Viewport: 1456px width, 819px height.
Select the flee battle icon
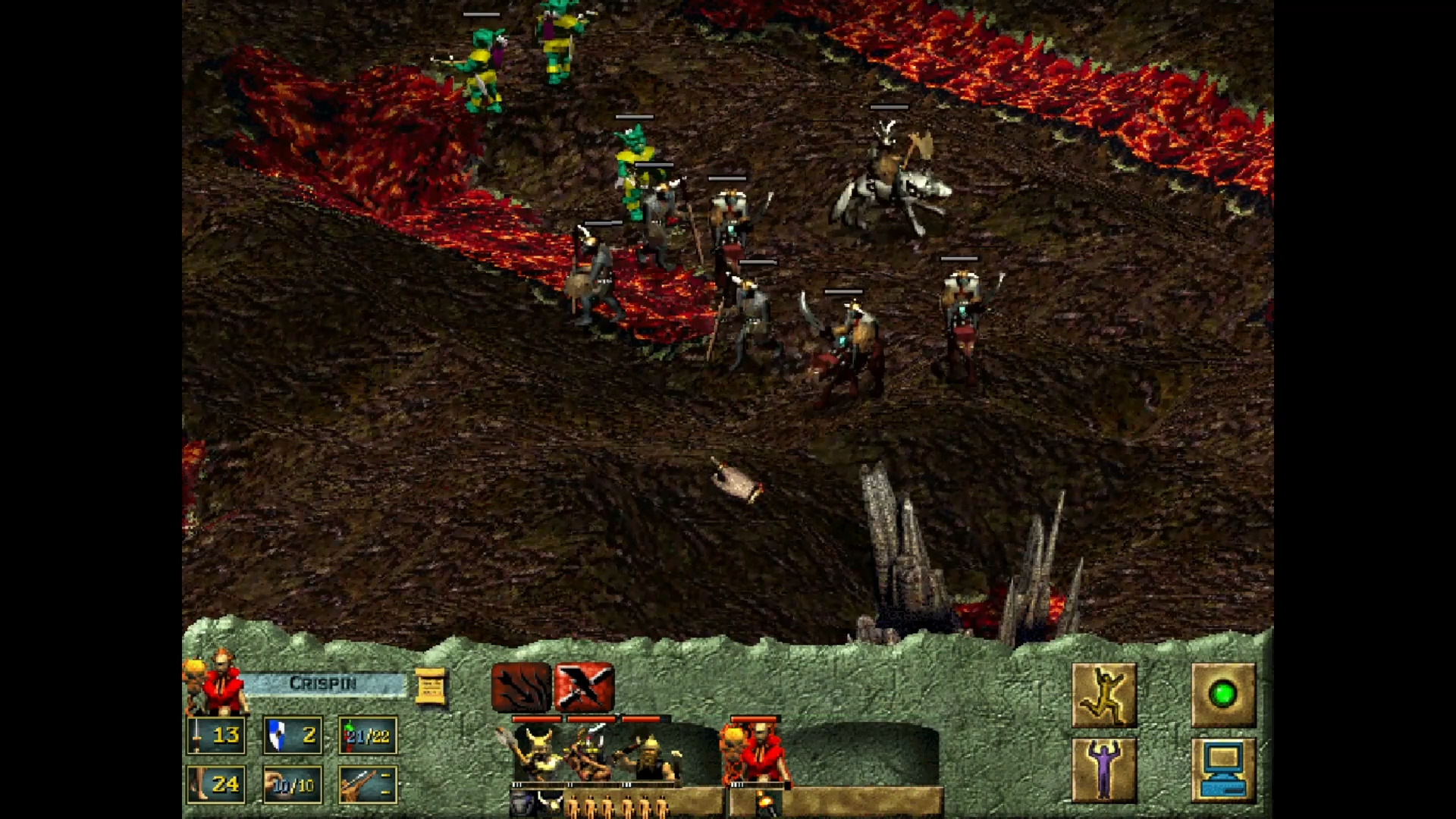click(1103, 694)
